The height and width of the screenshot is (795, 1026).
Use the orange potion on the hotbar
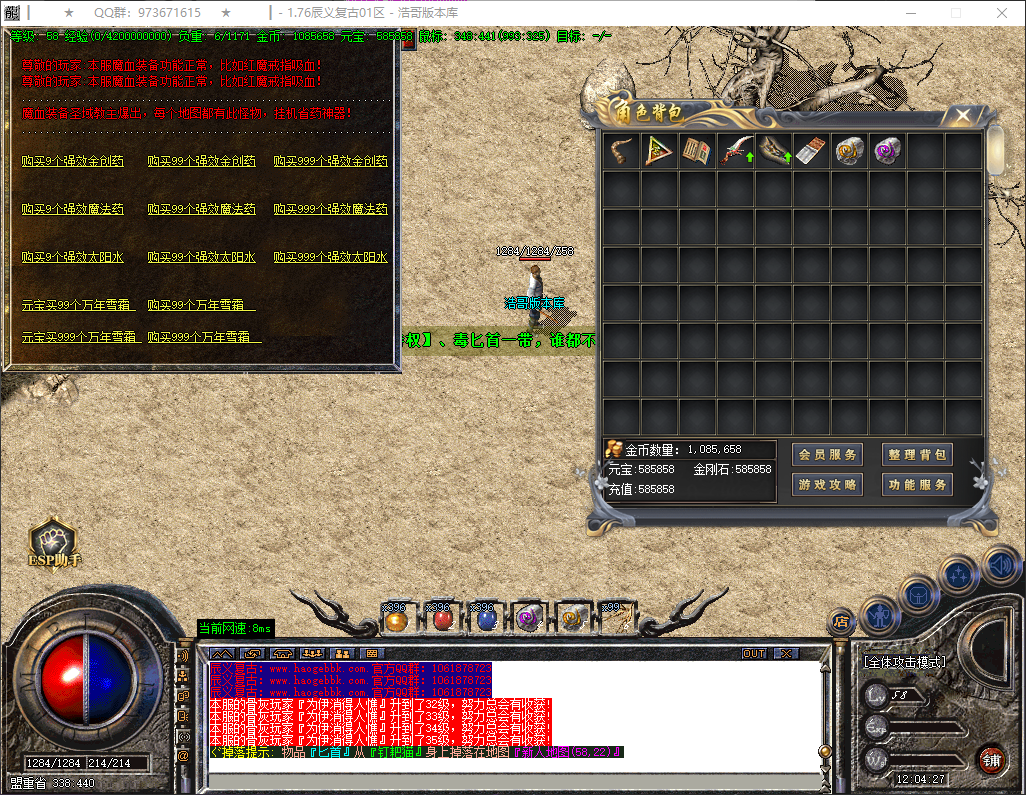[x=396, y=619]
